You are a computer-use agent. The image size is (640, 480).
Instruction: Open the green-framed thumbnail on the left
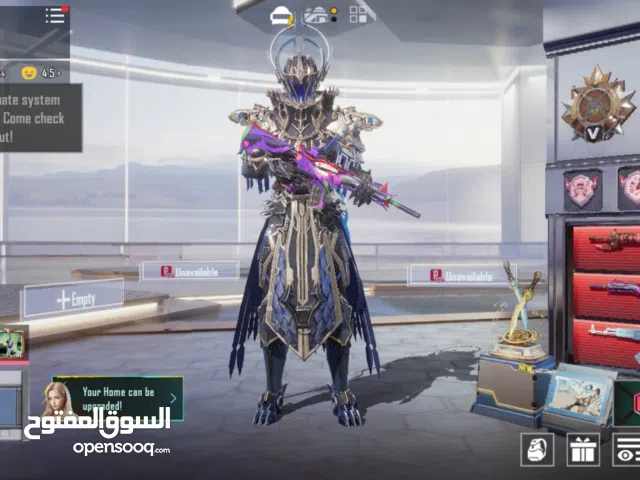pos(13,342)
